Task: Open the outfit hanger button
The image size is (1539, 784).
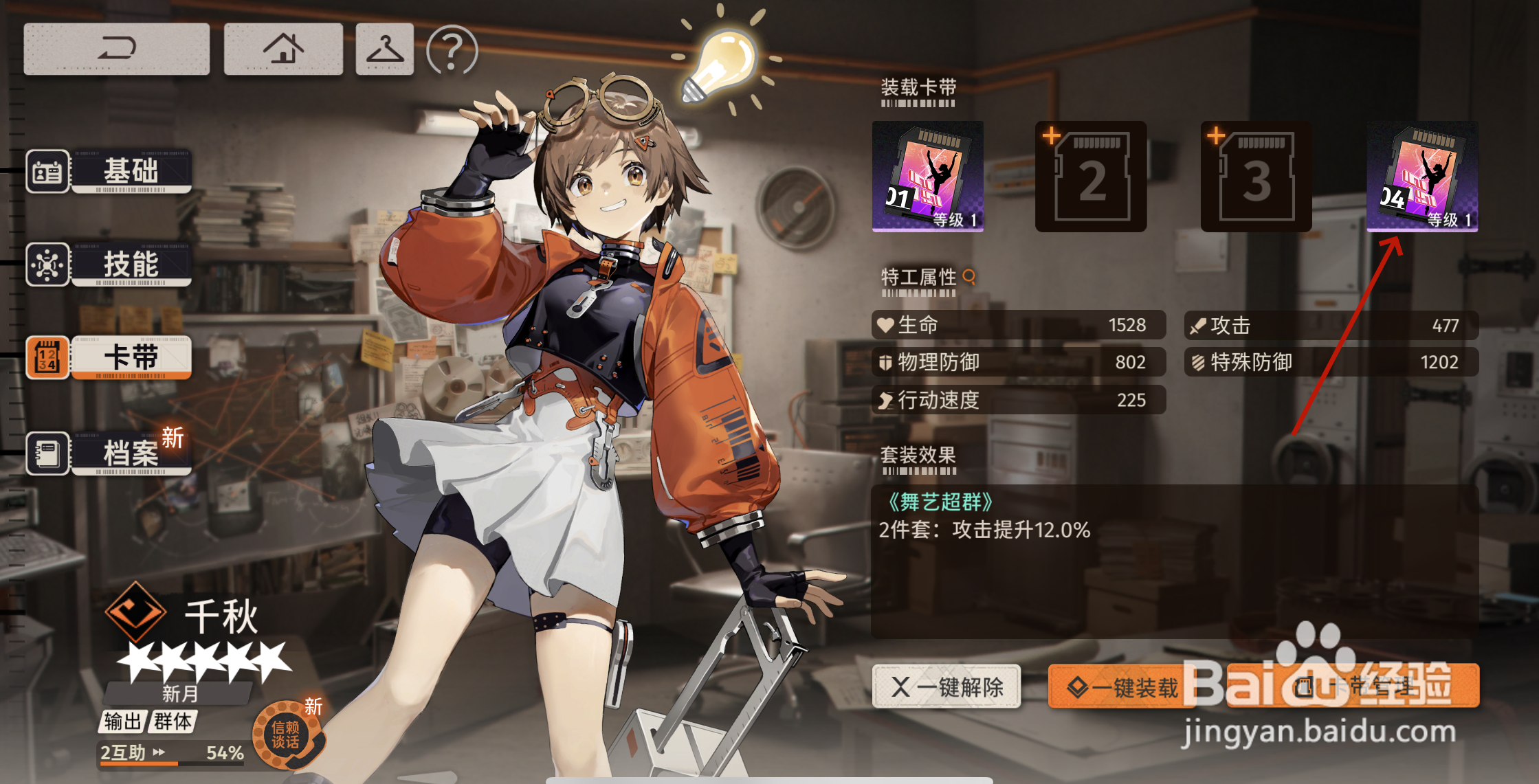Action: coord(384,49)
